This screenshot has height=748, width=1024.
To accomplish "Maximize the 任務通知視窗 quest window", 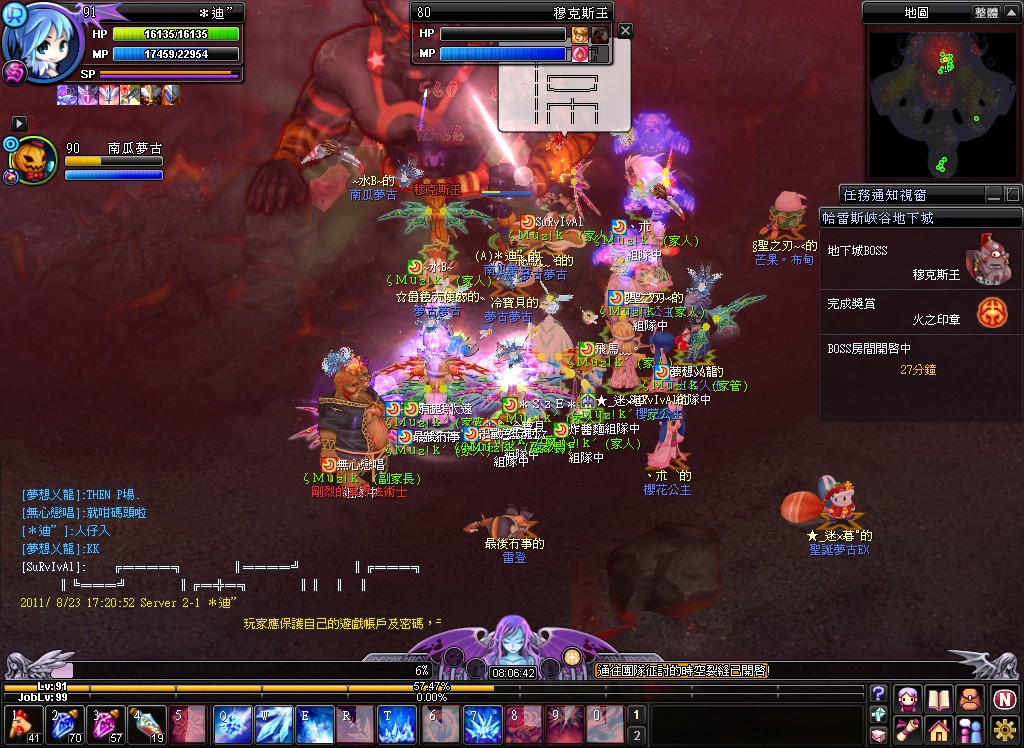I will (1012, 195).
